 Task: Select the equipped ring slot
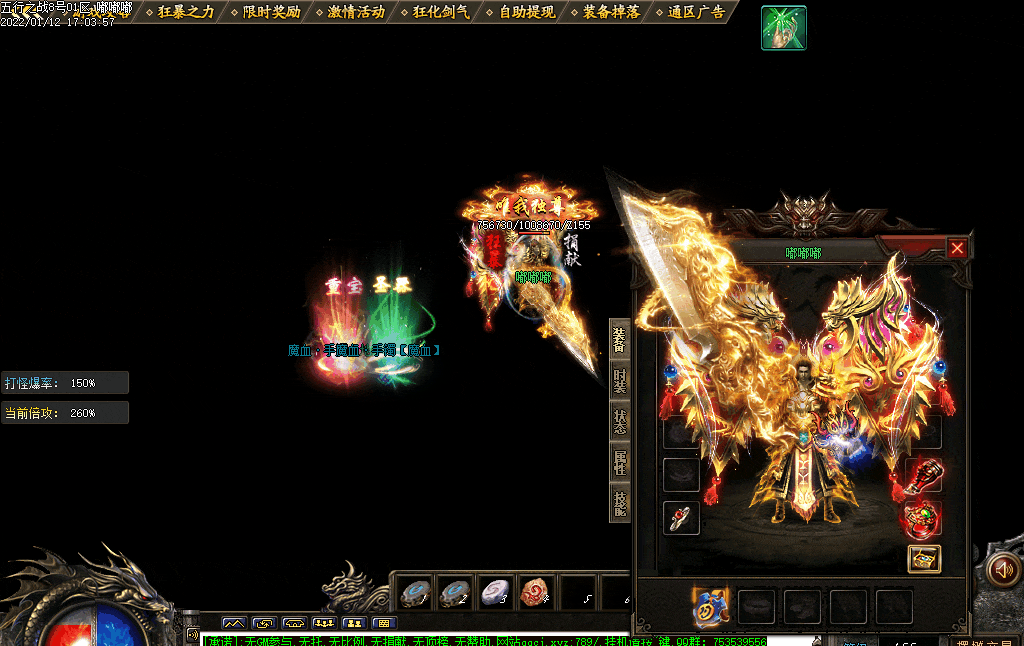pyautogui.click(x=681, y=517)
